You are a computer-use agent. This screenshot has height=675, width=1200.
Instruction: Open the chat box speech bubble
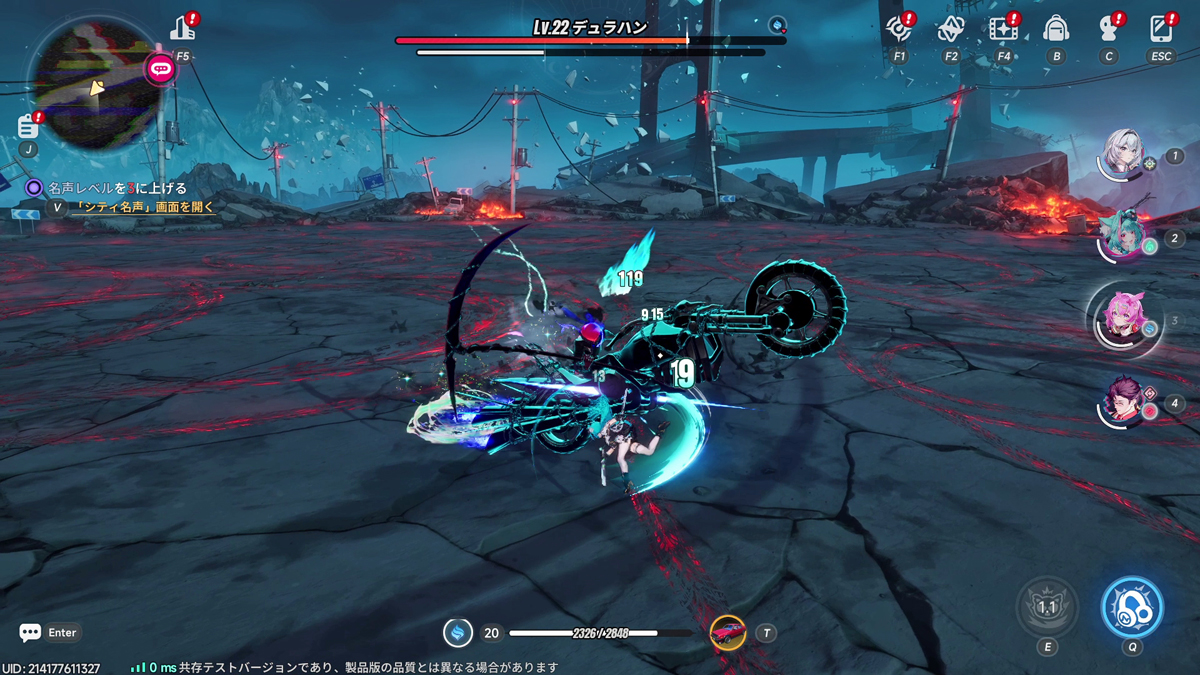click(x=30, y=632)
